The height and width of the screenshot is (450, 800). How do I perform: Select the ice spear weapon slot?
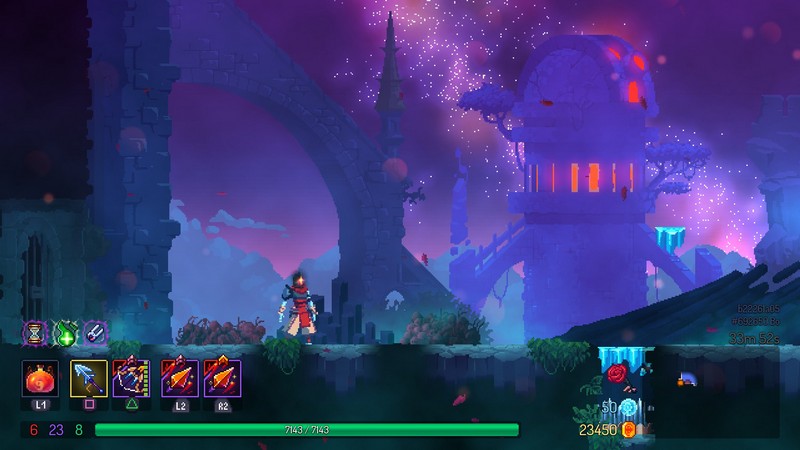click(x=88, y=381)
